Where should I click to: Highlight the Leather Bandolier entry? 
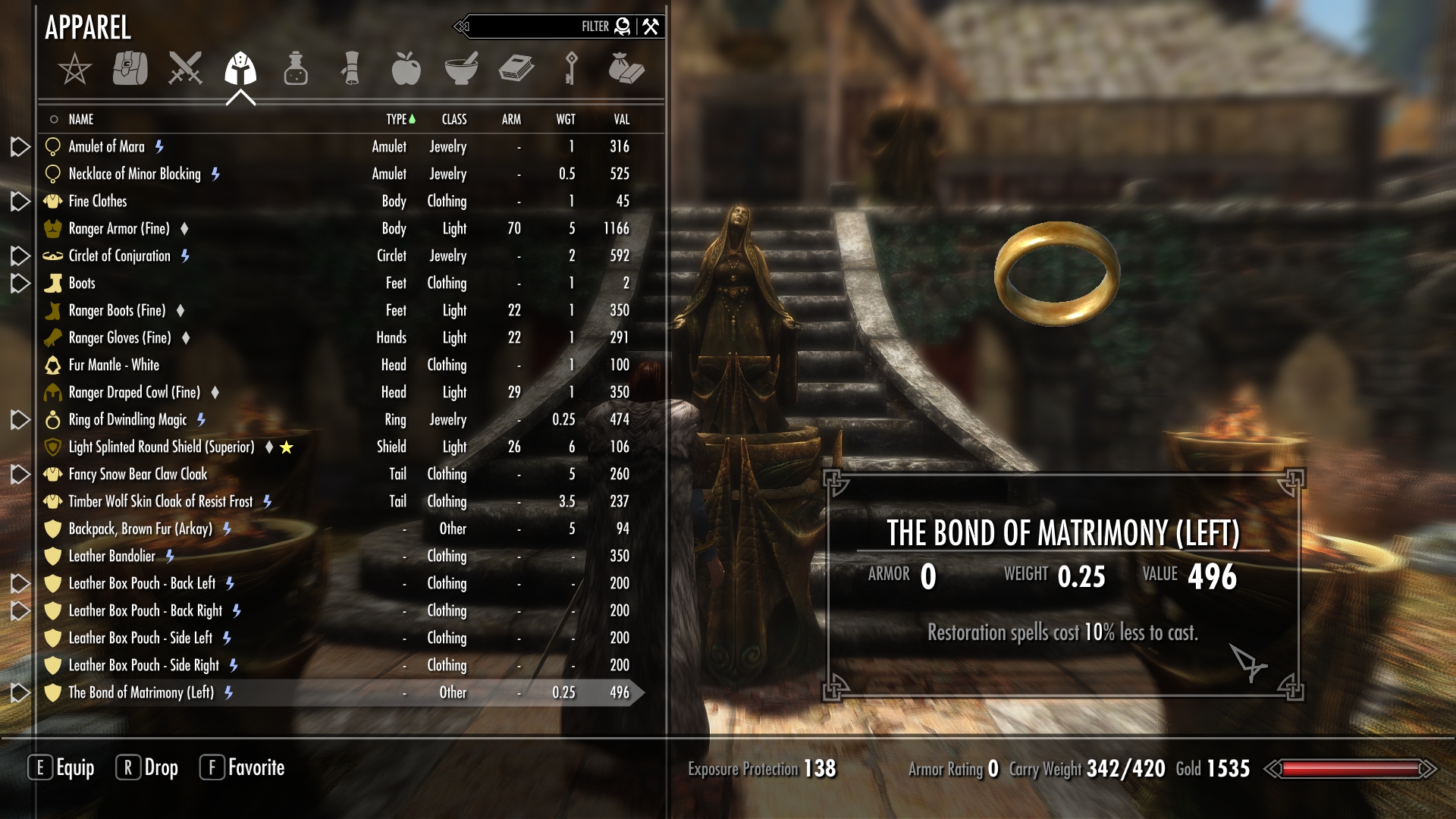[111, 556]
